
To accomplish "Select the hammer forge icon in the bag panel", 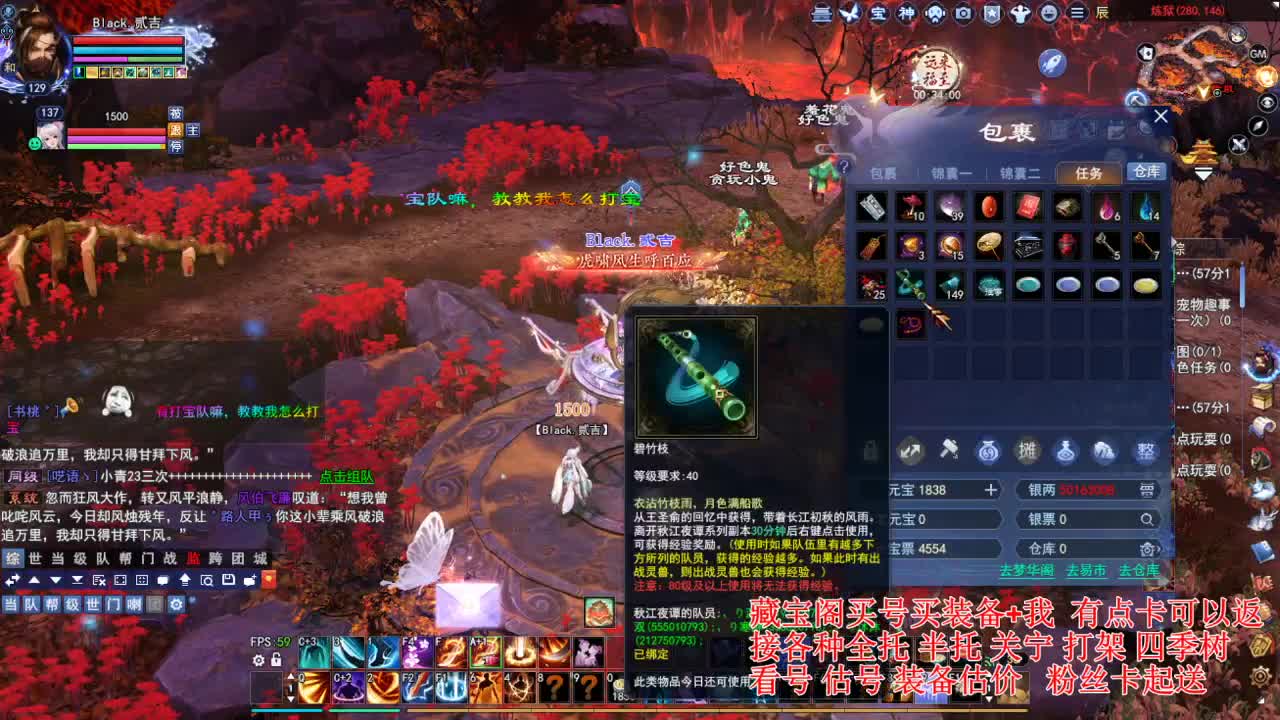I will pyautogui.click(x=948, y=452).
